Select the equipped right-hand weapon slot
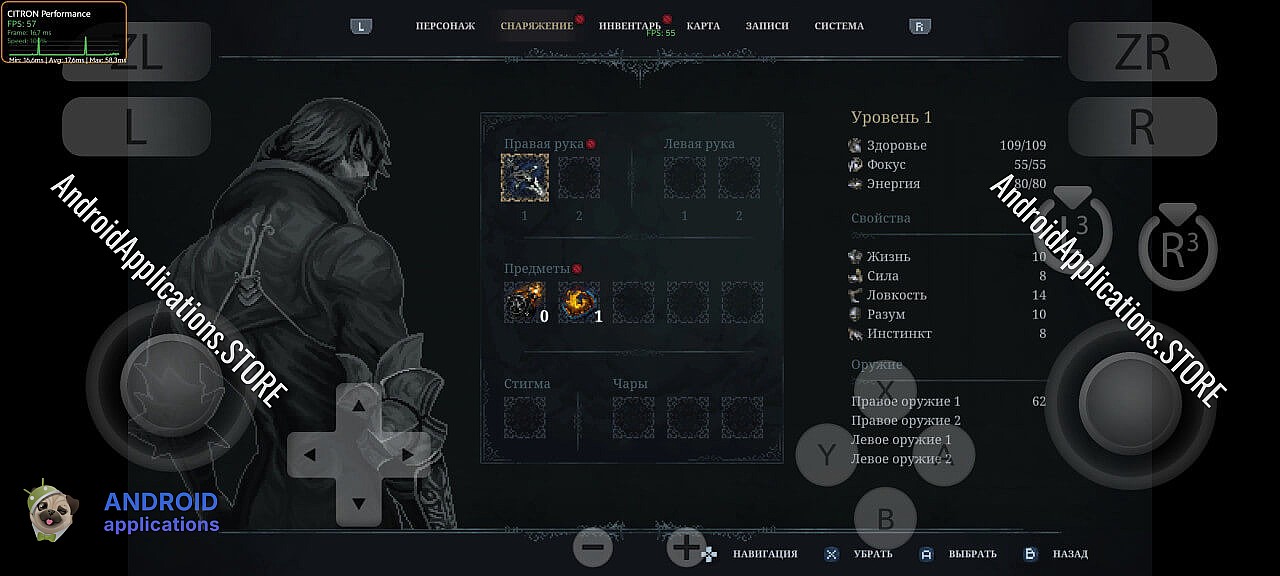1280x576 pixels. (x=525, y=178)
